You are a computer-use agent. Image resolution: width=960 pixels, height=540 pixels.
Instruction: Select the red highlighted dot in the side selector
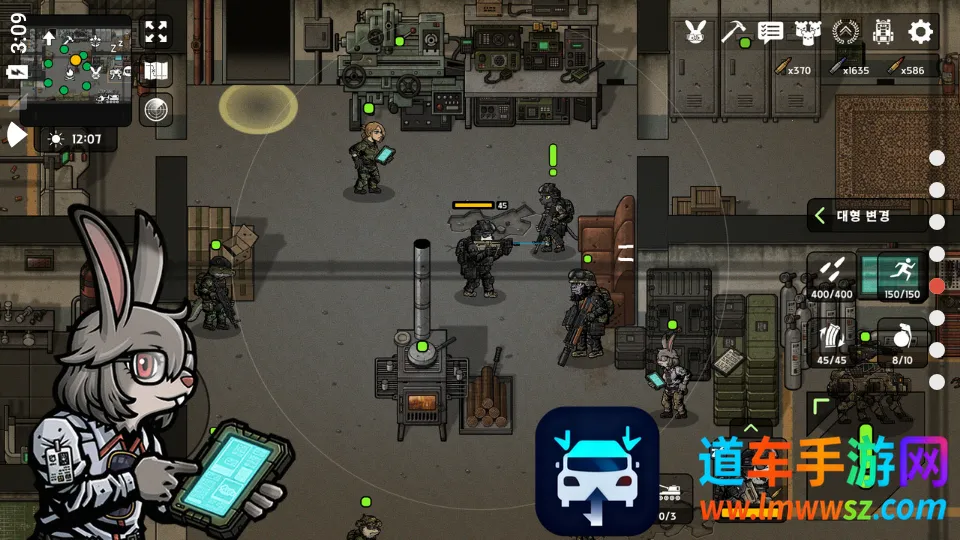(x=937, y=286)
